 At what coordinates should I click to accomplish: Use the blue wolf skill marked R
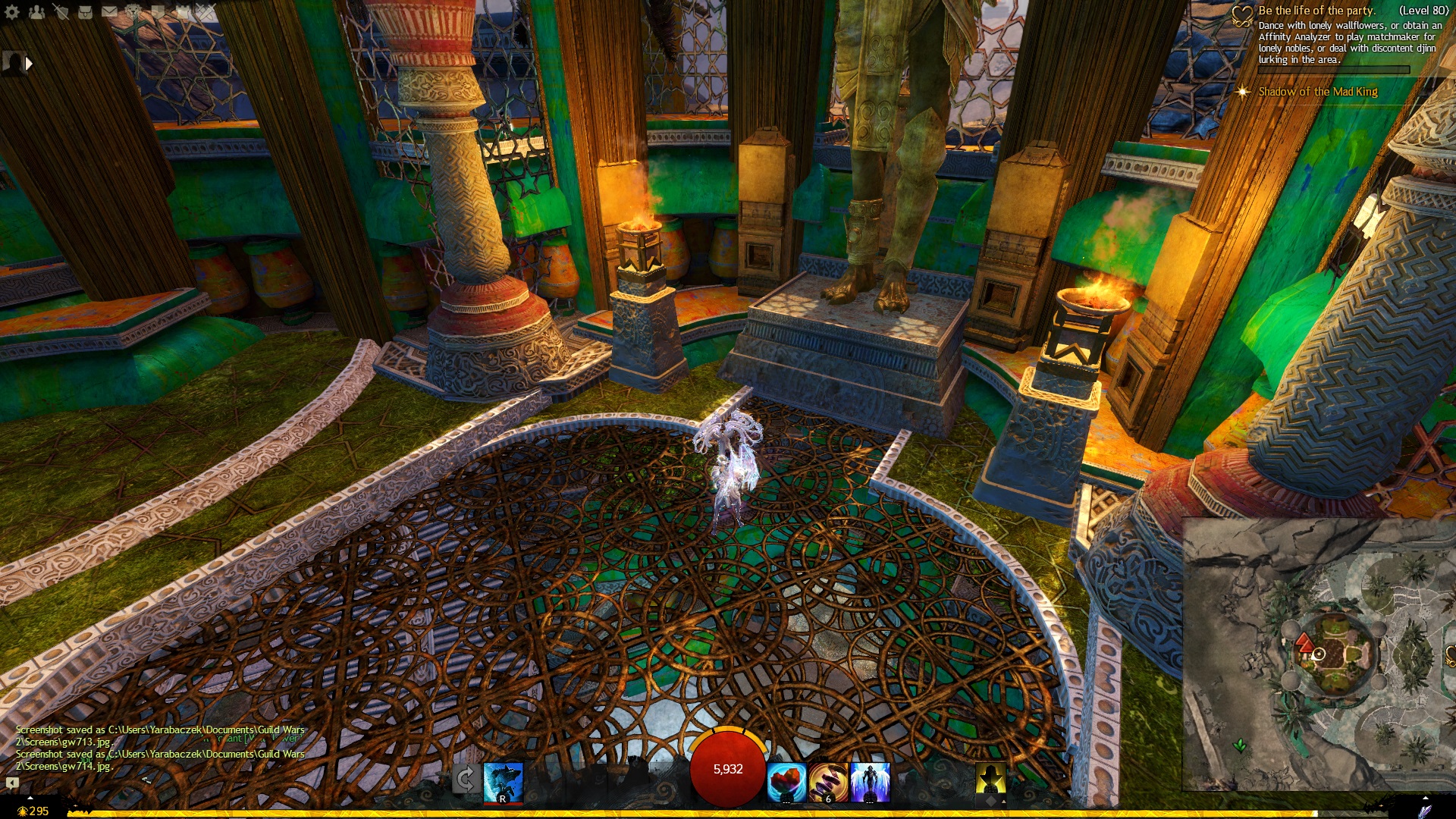coord(503,782)
